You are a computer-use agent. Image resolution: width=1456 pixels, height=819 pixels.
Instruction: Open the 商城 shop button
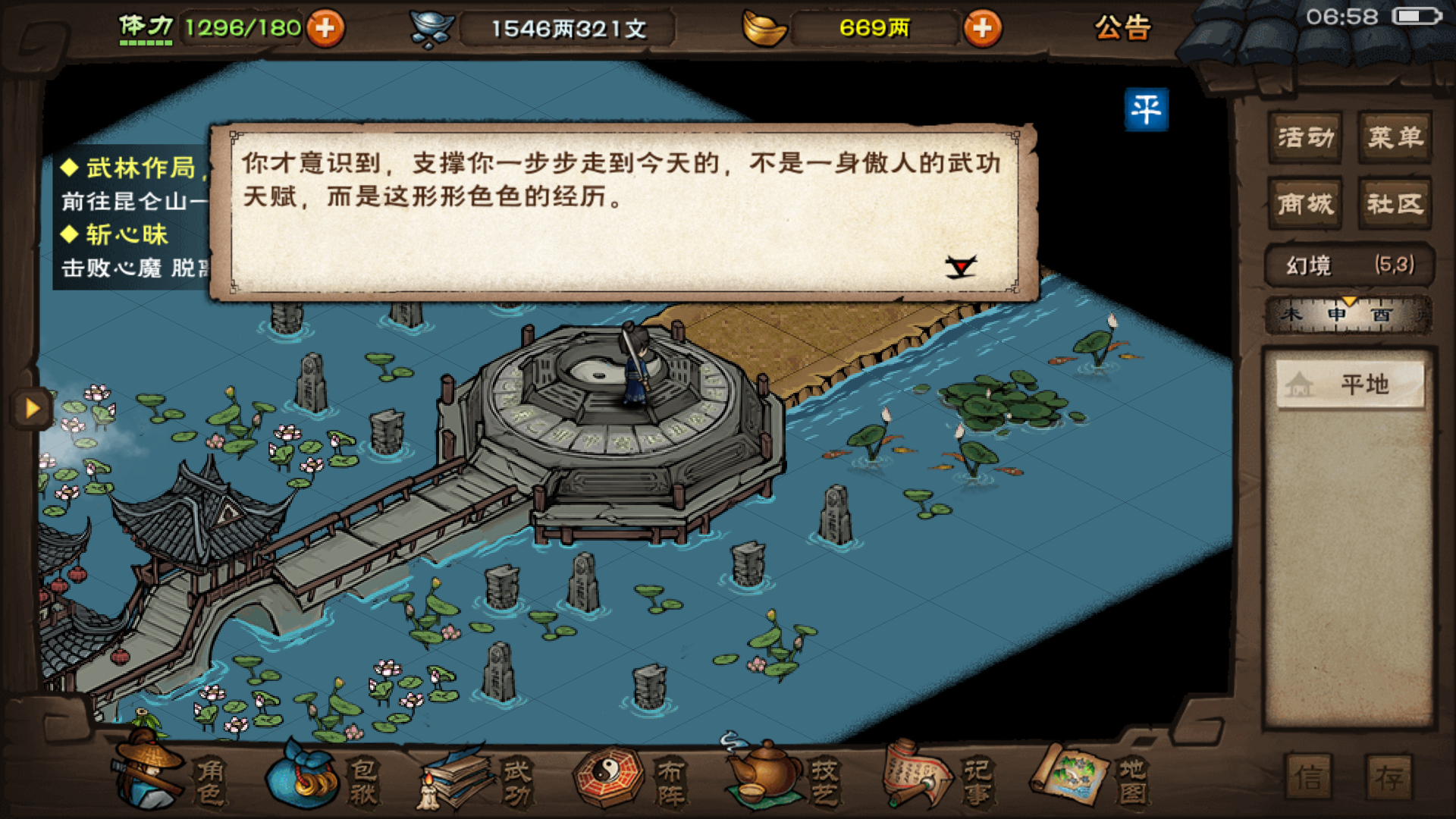[1306, 203]
